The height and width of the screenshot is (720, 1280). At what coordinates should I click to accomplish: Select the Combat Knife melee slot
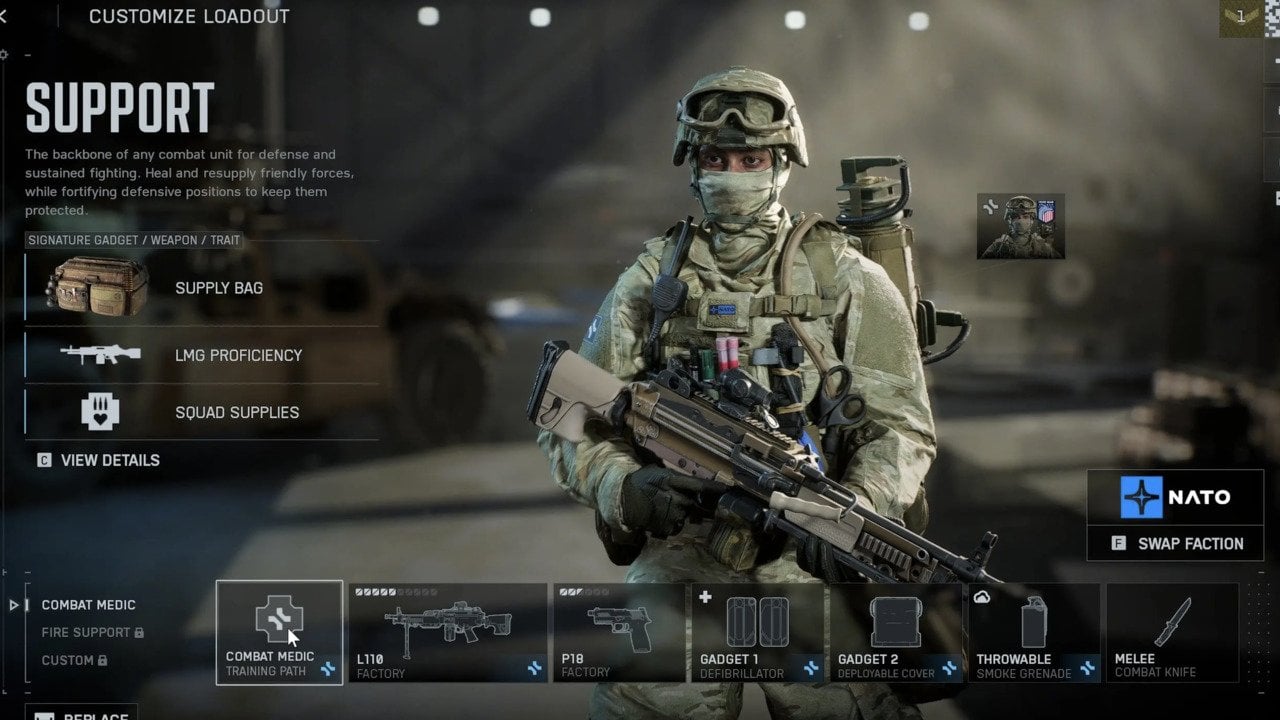coord(1171,632)
